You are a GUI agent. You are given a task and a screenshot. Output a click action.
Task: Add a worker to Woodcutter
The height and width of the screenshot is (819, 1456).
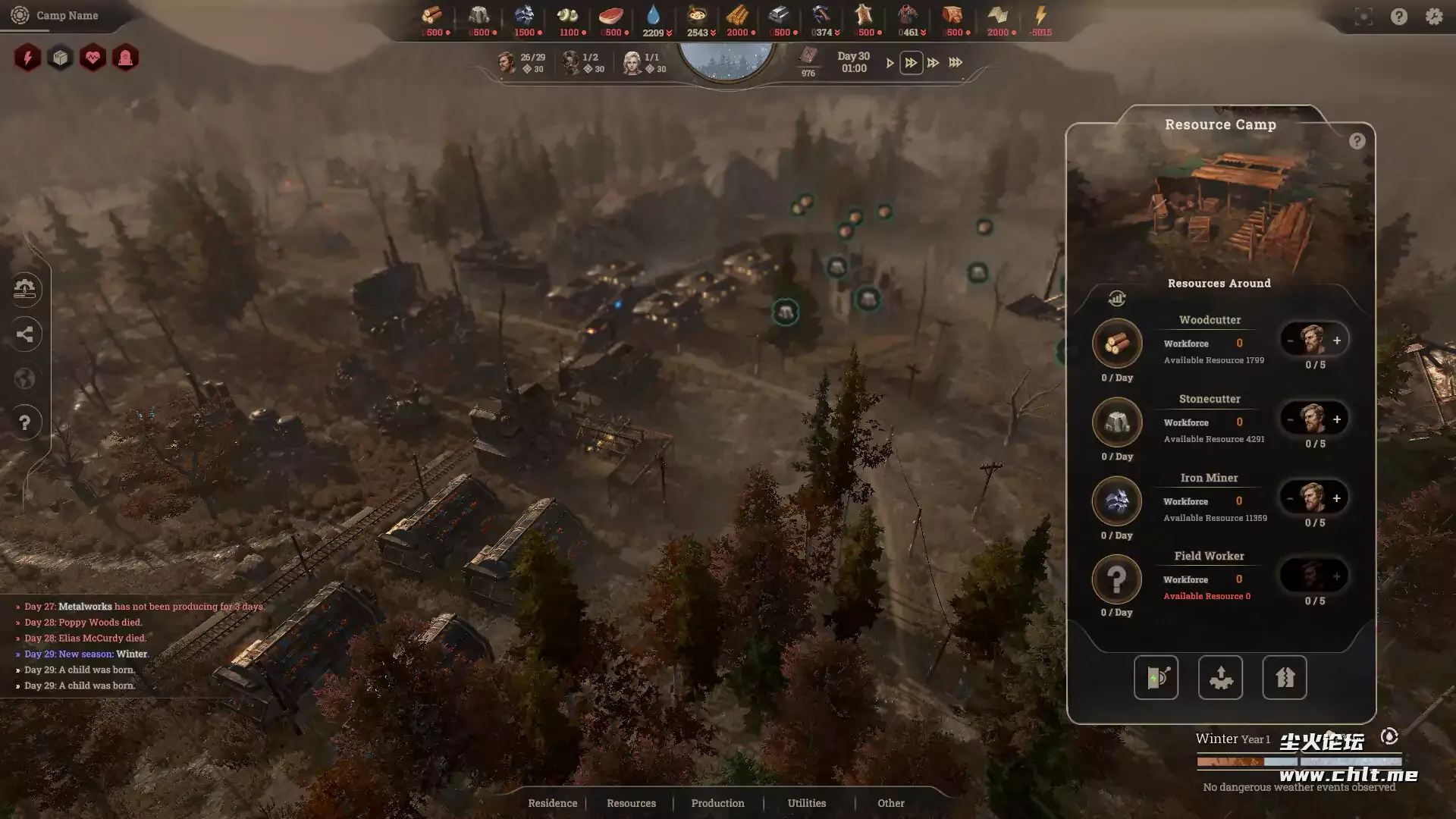tap(1337, 340)
